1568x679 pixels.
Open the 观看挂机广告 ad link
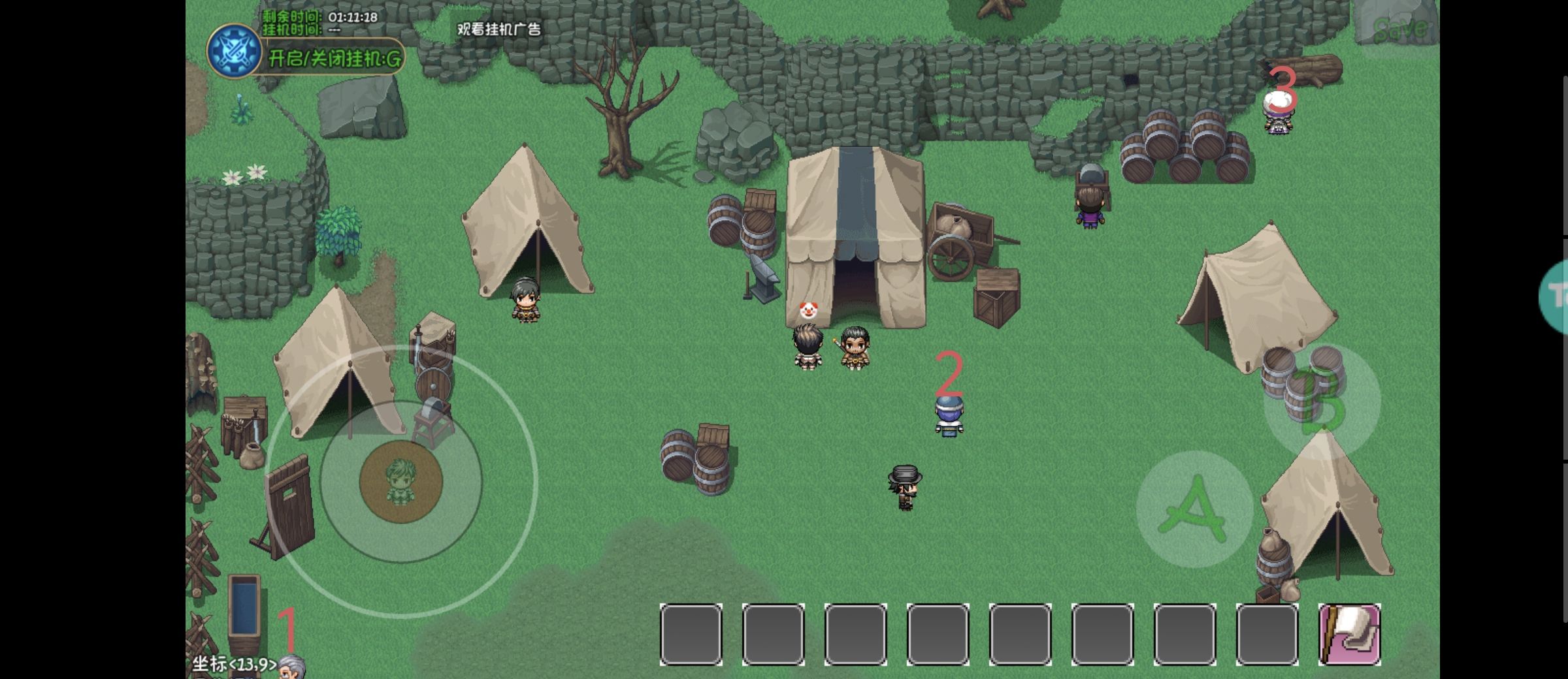coord(498,29)
